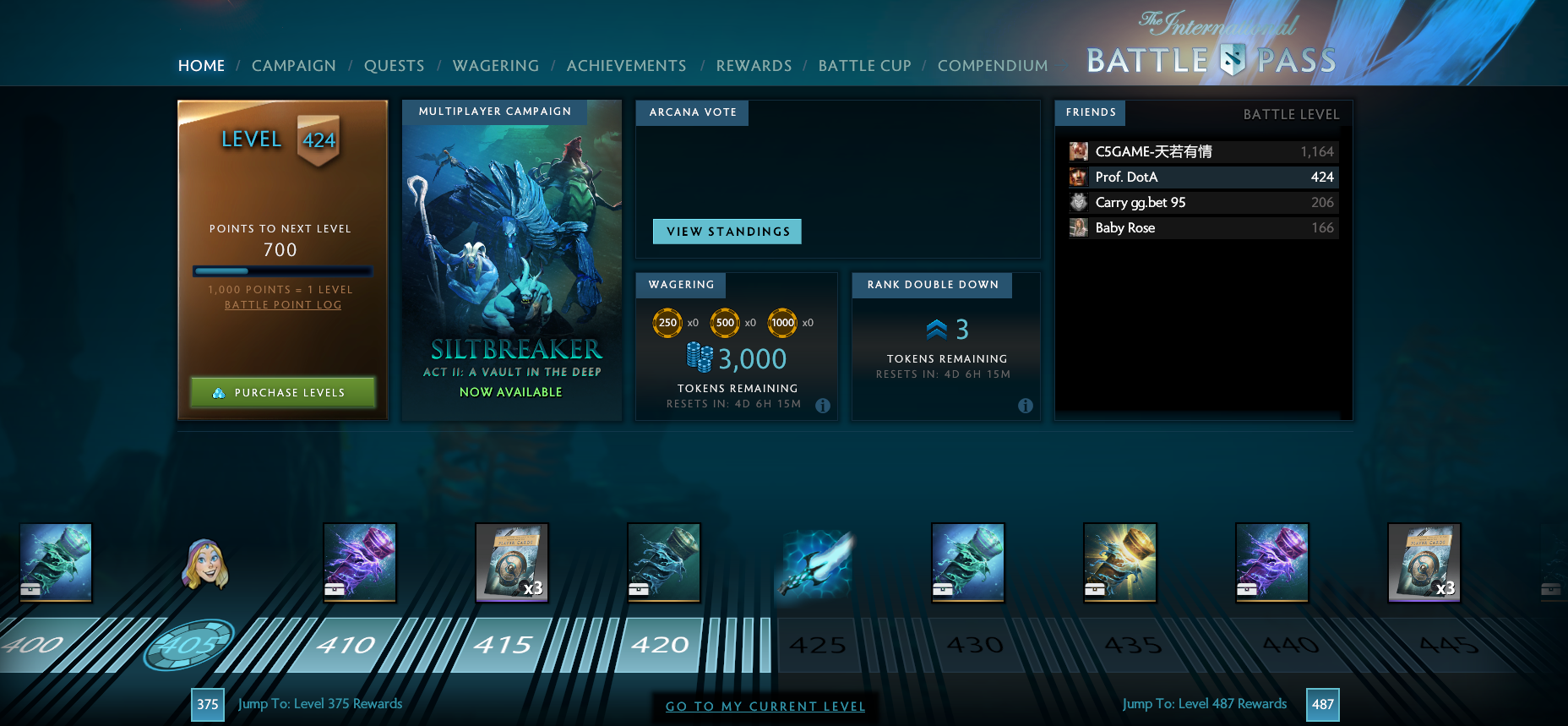1568x726 pixels.
Task: Select the 250 wagering token icon
Action: 667,323
